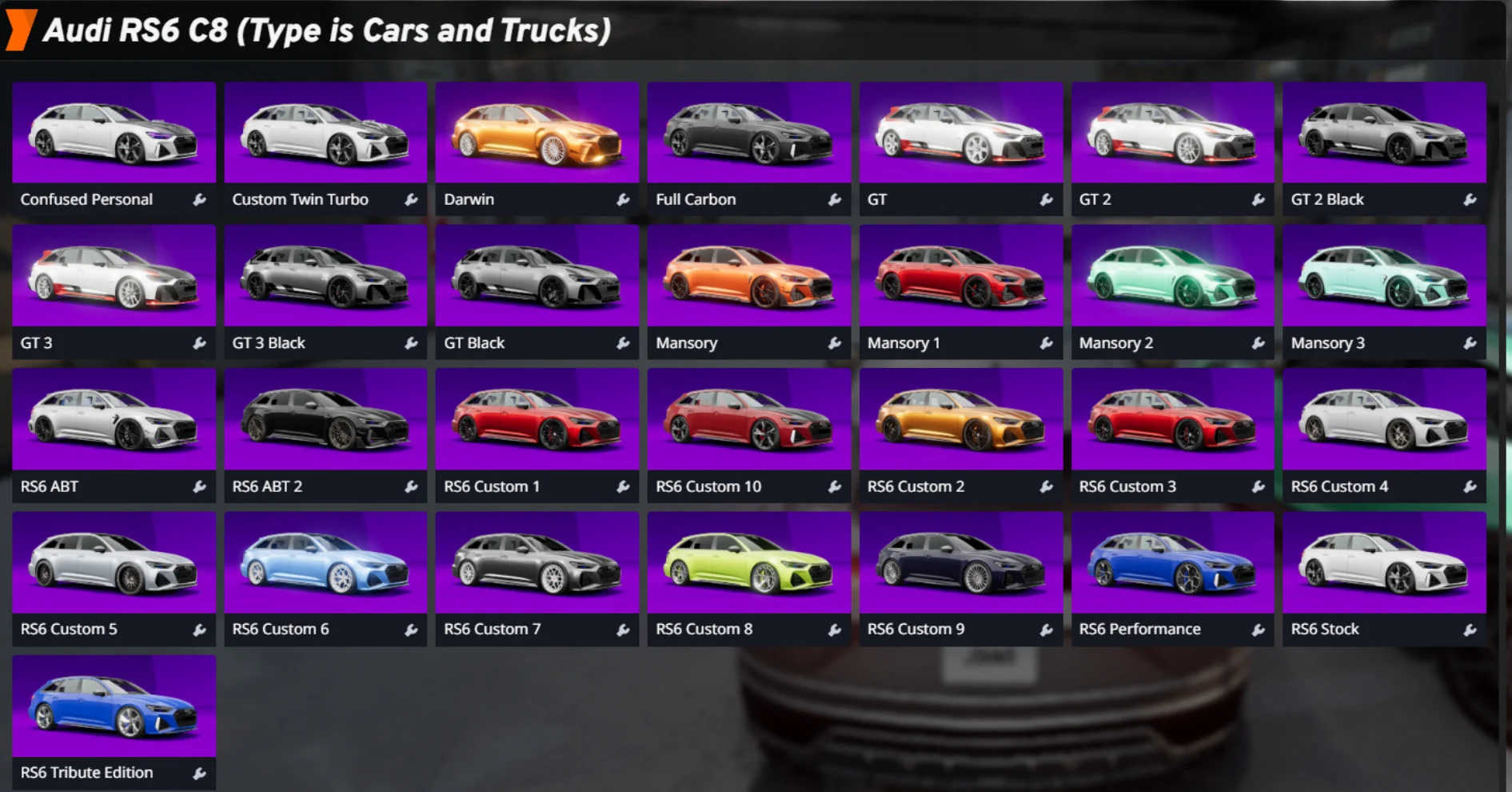The height and width of the screenshot is (792, 1512).
Task: Click the blue RS6 Tribute Edition car image
Action: 114,705
